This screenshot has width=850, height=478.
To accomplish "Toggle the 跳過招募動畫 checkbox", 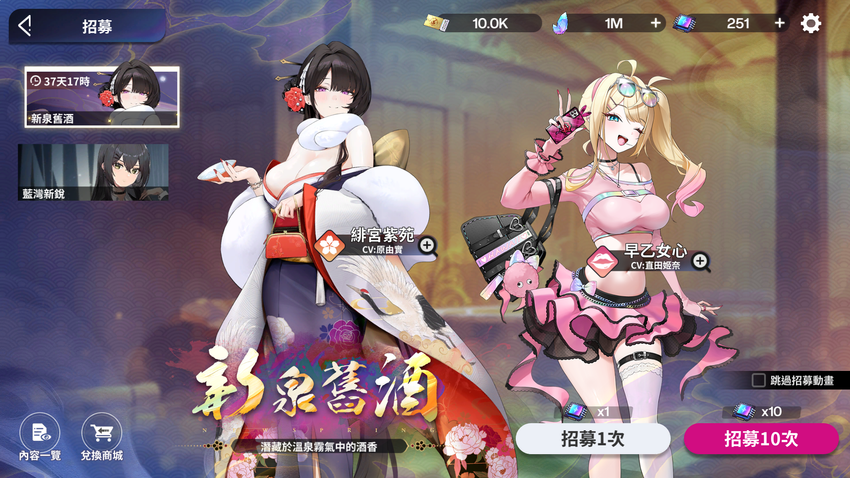I will [759, 380].
